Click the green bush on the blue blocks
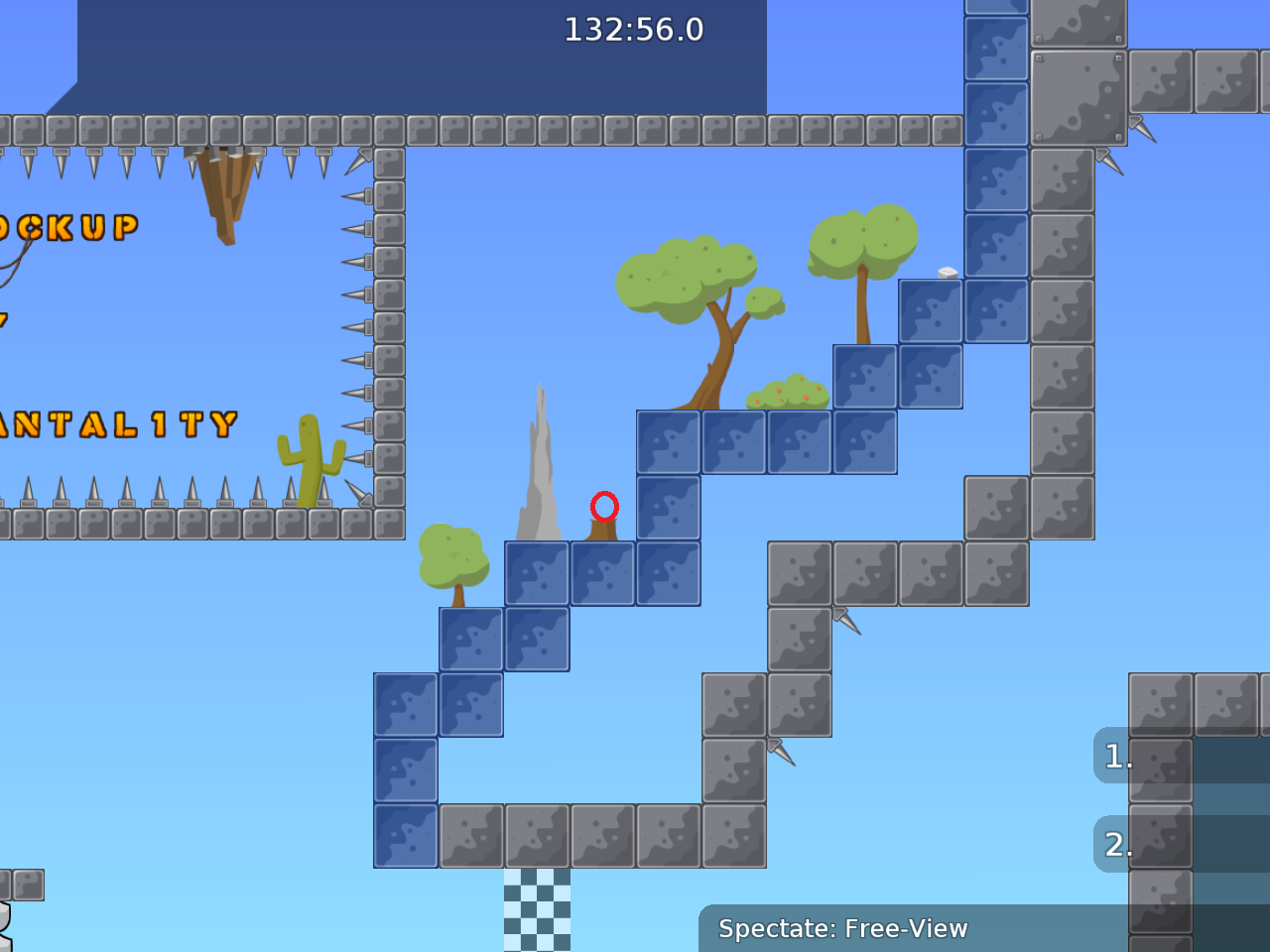This screenshot has height=952, width=1270. click(x=789, y=392)
